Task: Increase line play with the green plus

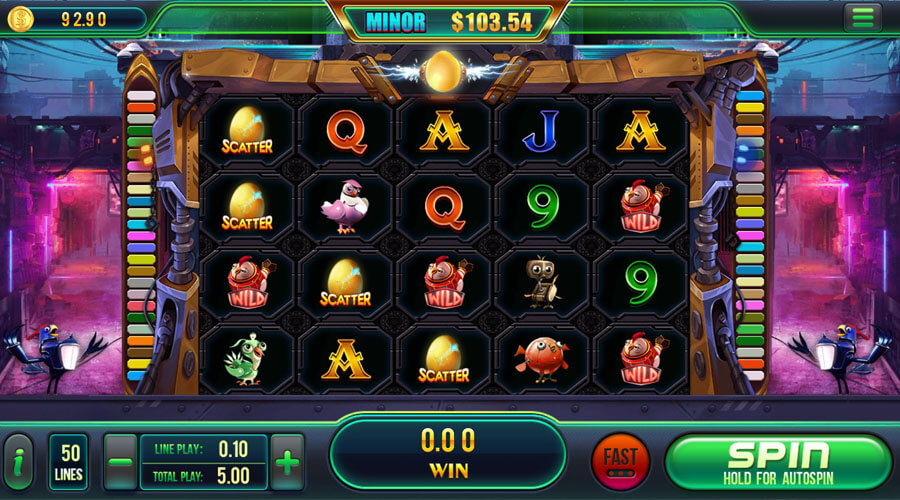Action: 288,462
